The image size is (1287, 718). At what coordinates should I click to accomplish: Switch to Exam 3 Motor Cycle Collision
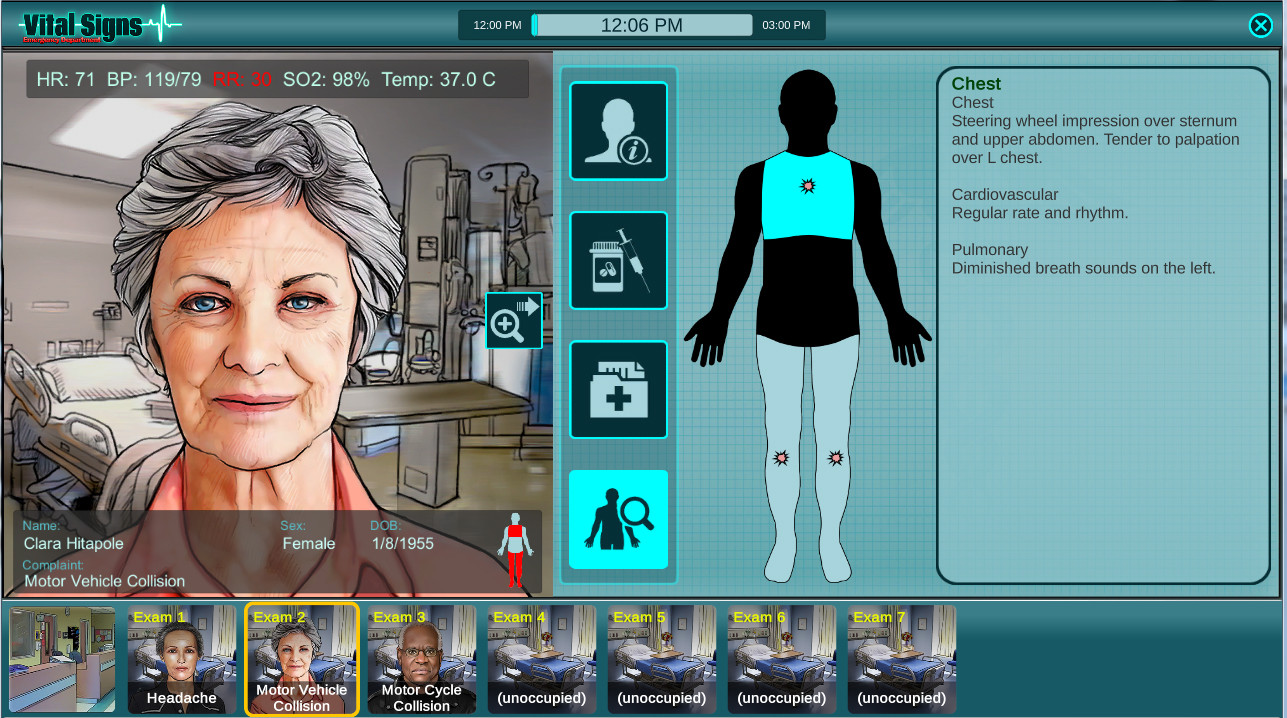pyautogui.click(x=422, y=659)
